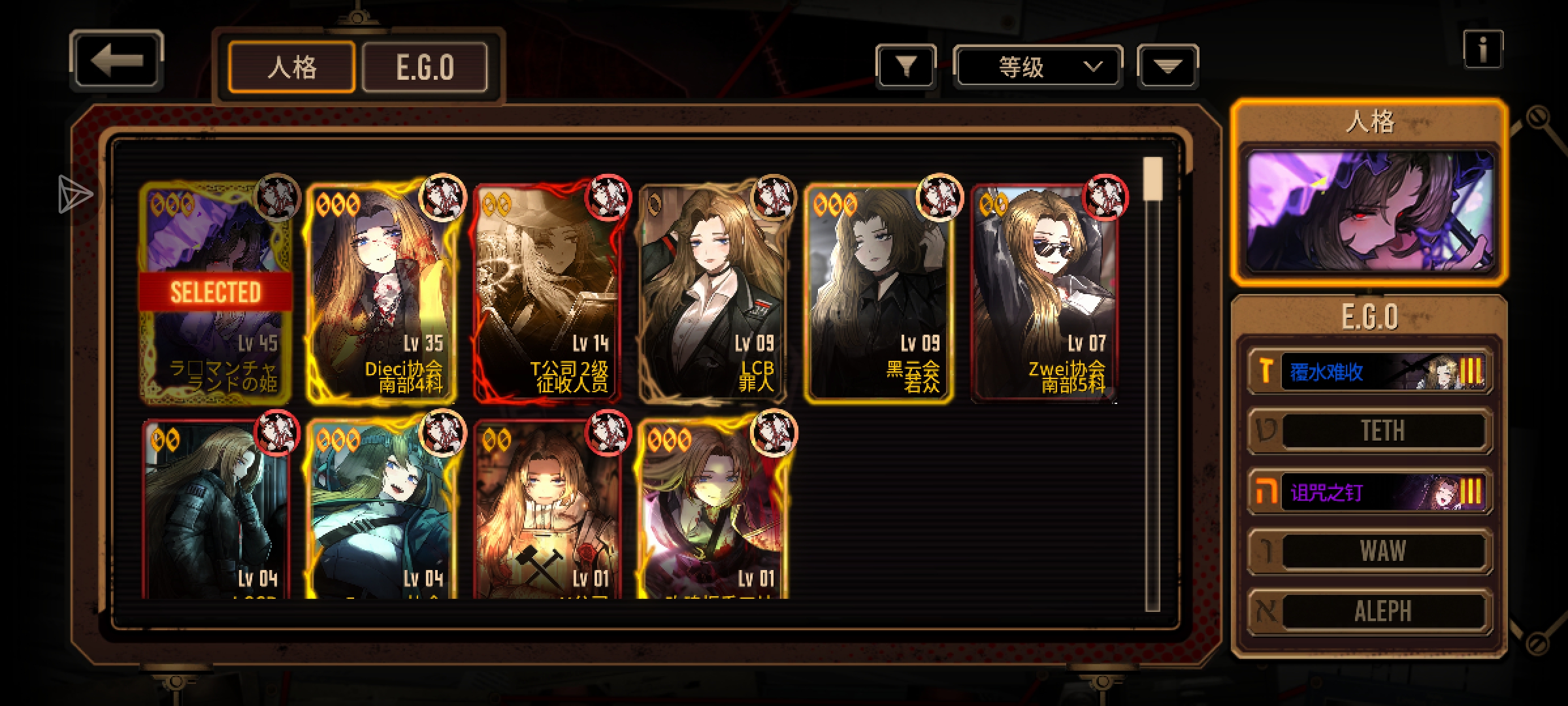Open the funnel filter options
This screenshot has height=706, width=1568.
tap(906, 66)
